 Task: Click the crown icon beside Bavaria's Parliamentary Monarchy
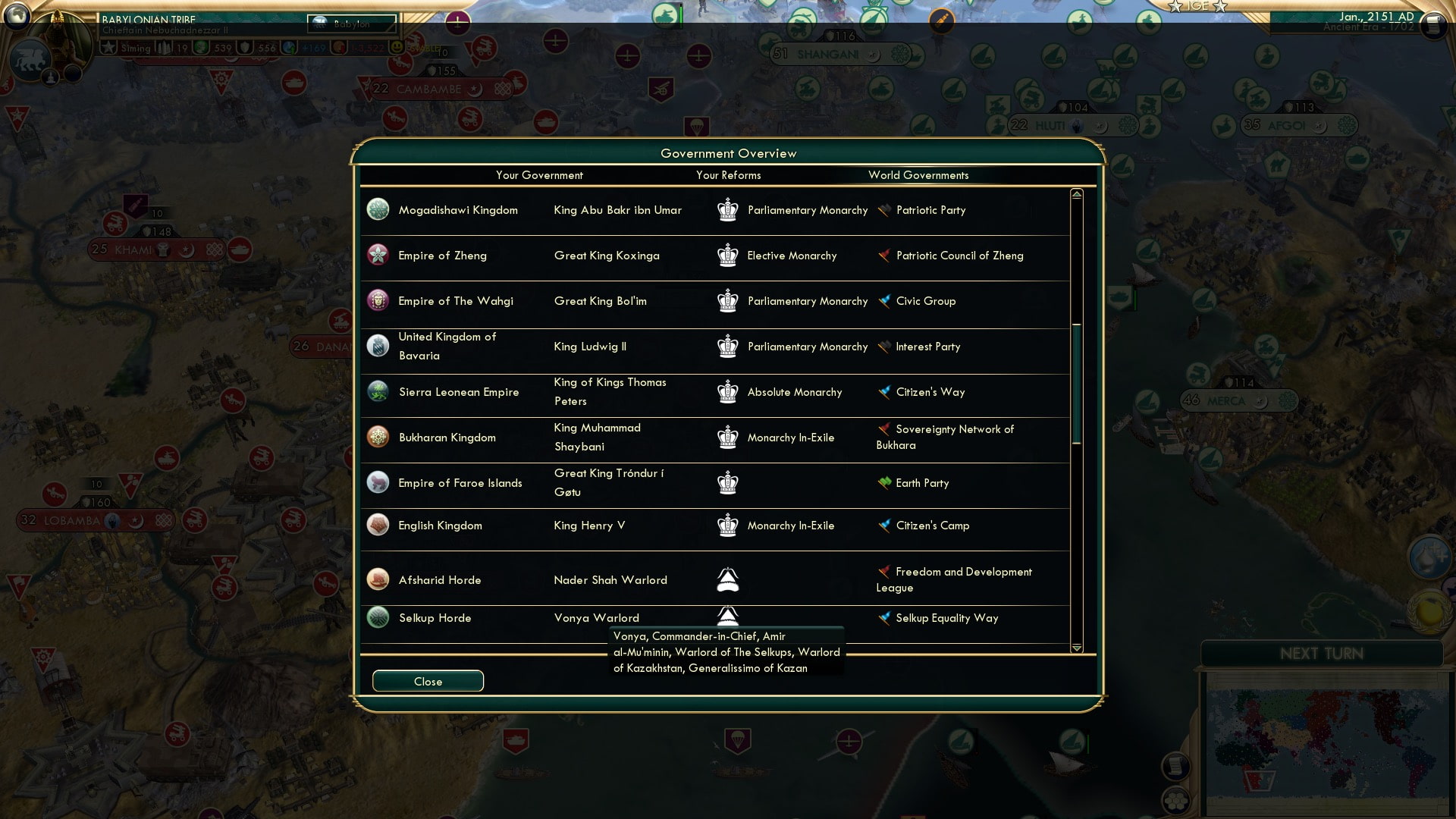point(728,347)
